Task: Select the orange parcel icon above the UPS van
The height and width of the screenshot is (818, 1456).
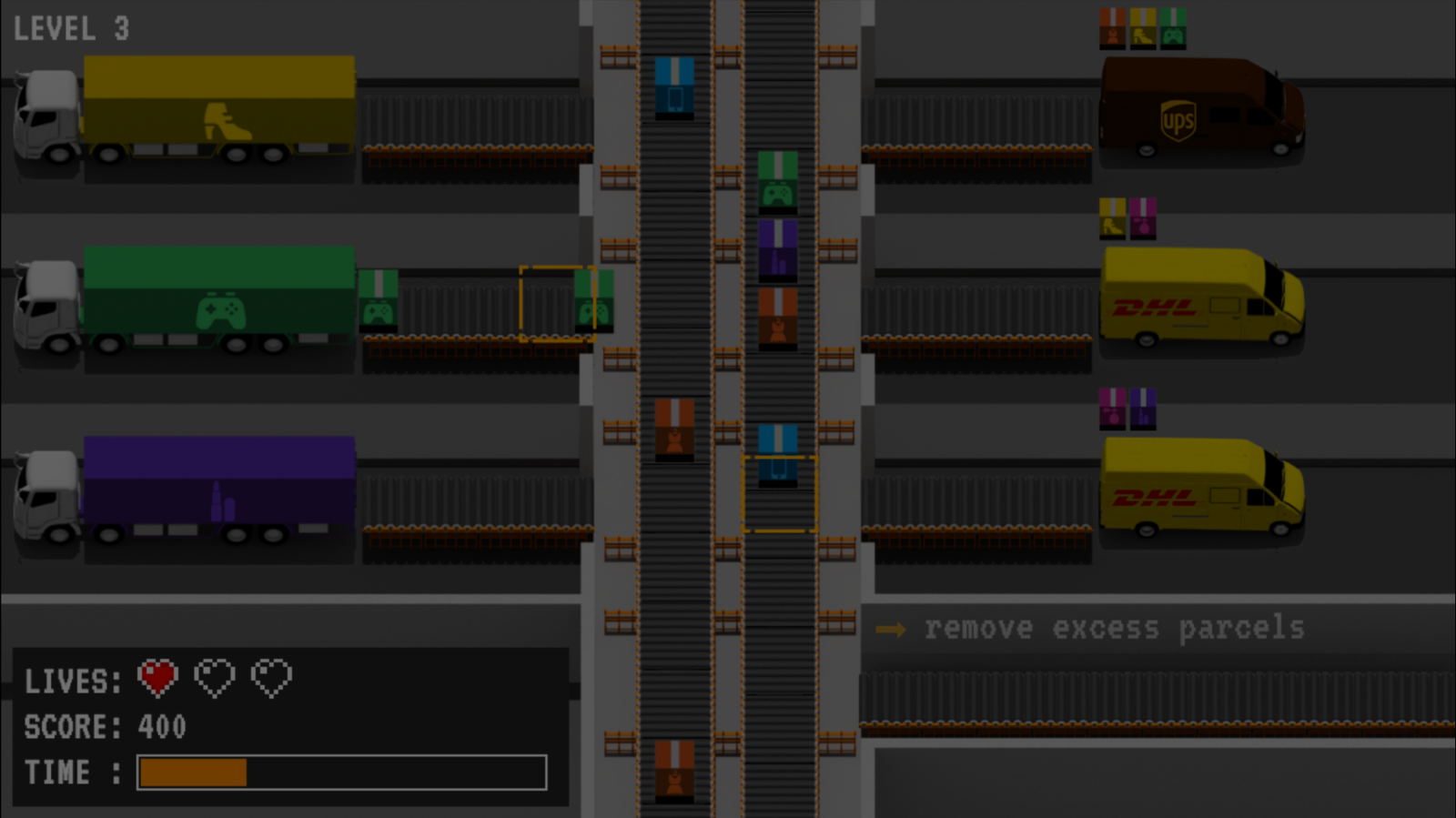Action: pos(1111,27)
